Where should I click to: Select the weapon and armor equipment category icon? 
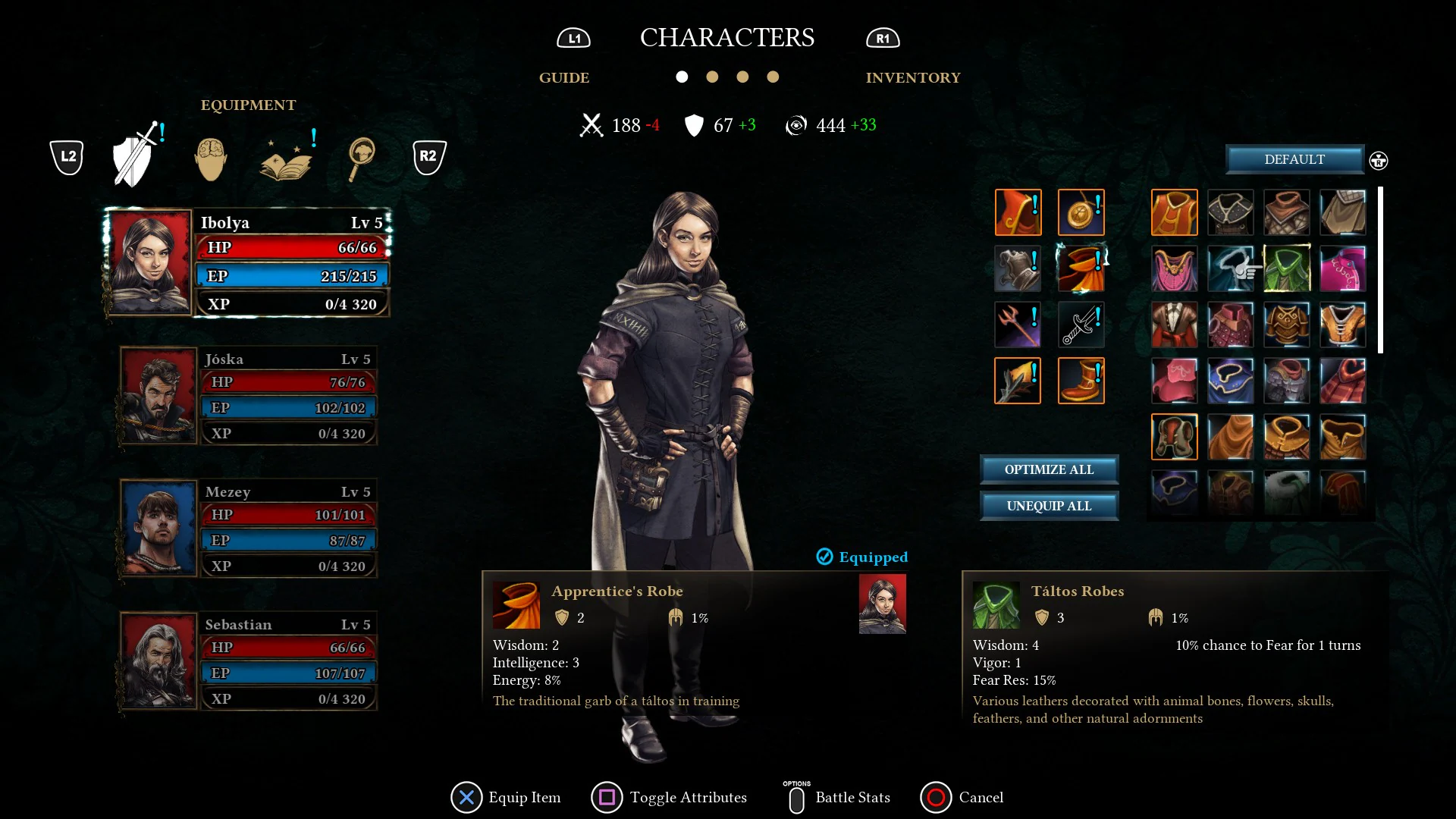pos(133,155)
